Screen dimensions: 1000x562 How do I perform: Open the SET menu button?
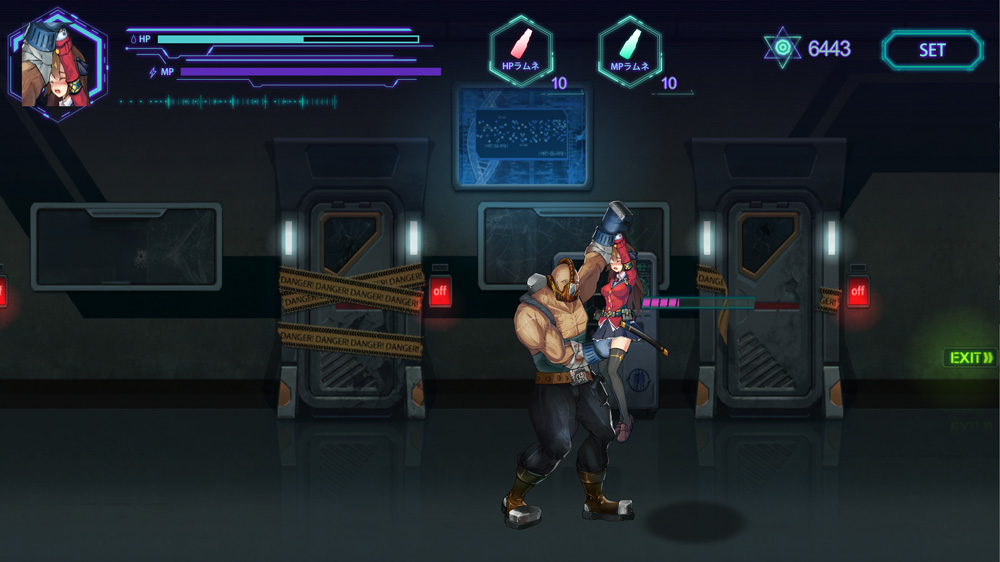[x=932, y=50]
